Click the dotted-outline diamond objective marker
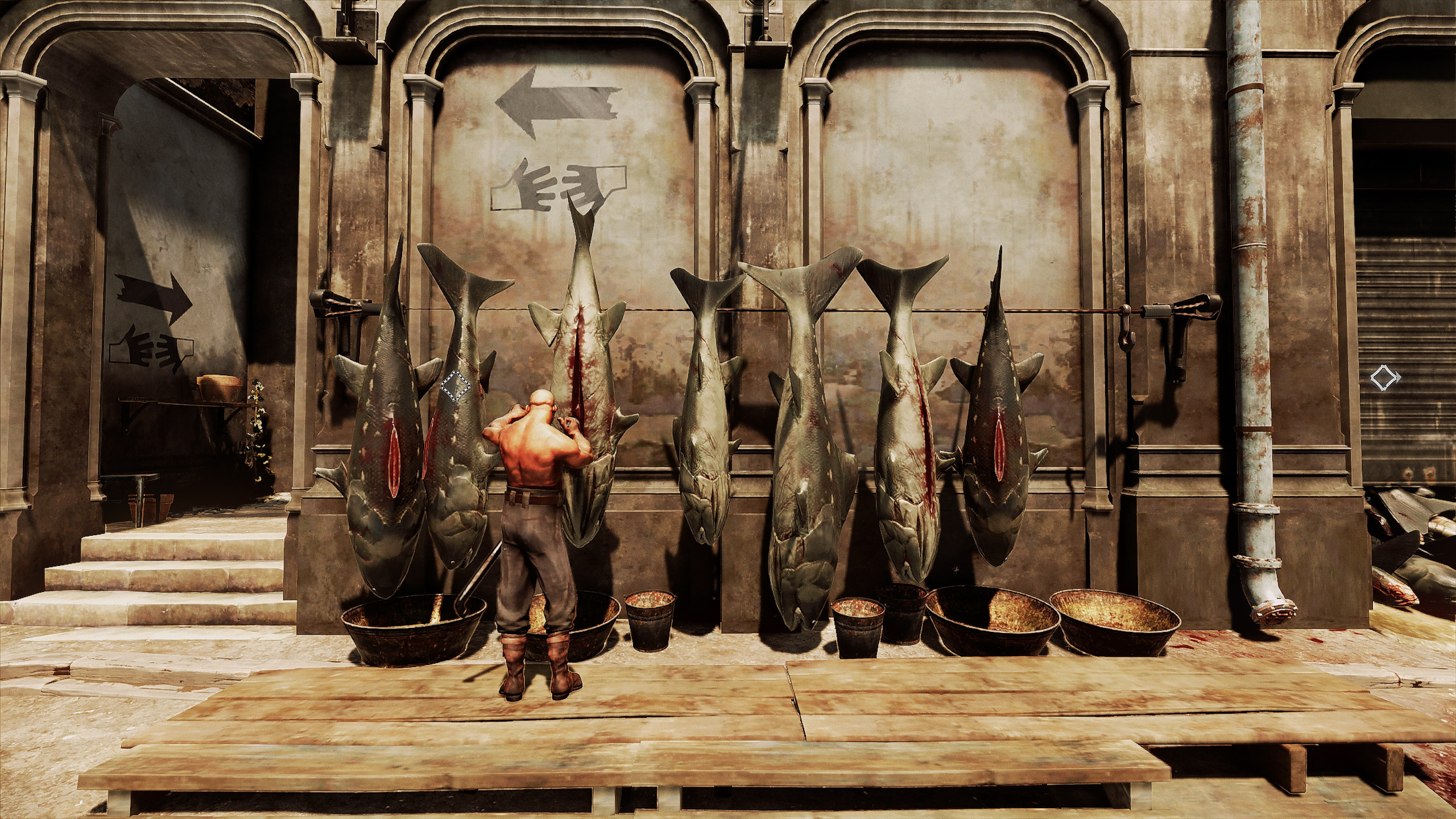Viewport: 1456px width, 819px height. 456,387
